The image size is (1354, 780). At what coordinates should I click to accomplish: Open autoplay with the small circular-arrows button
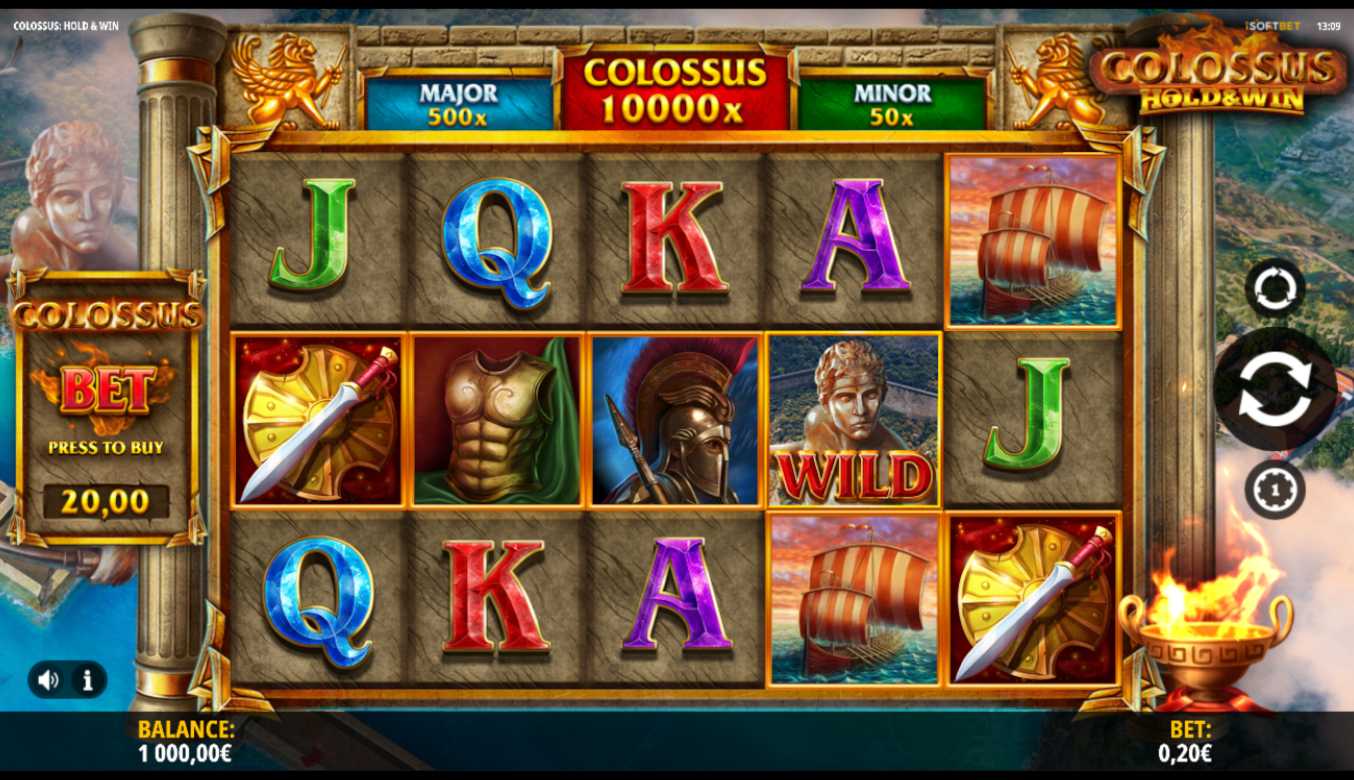click(1275, 289)
